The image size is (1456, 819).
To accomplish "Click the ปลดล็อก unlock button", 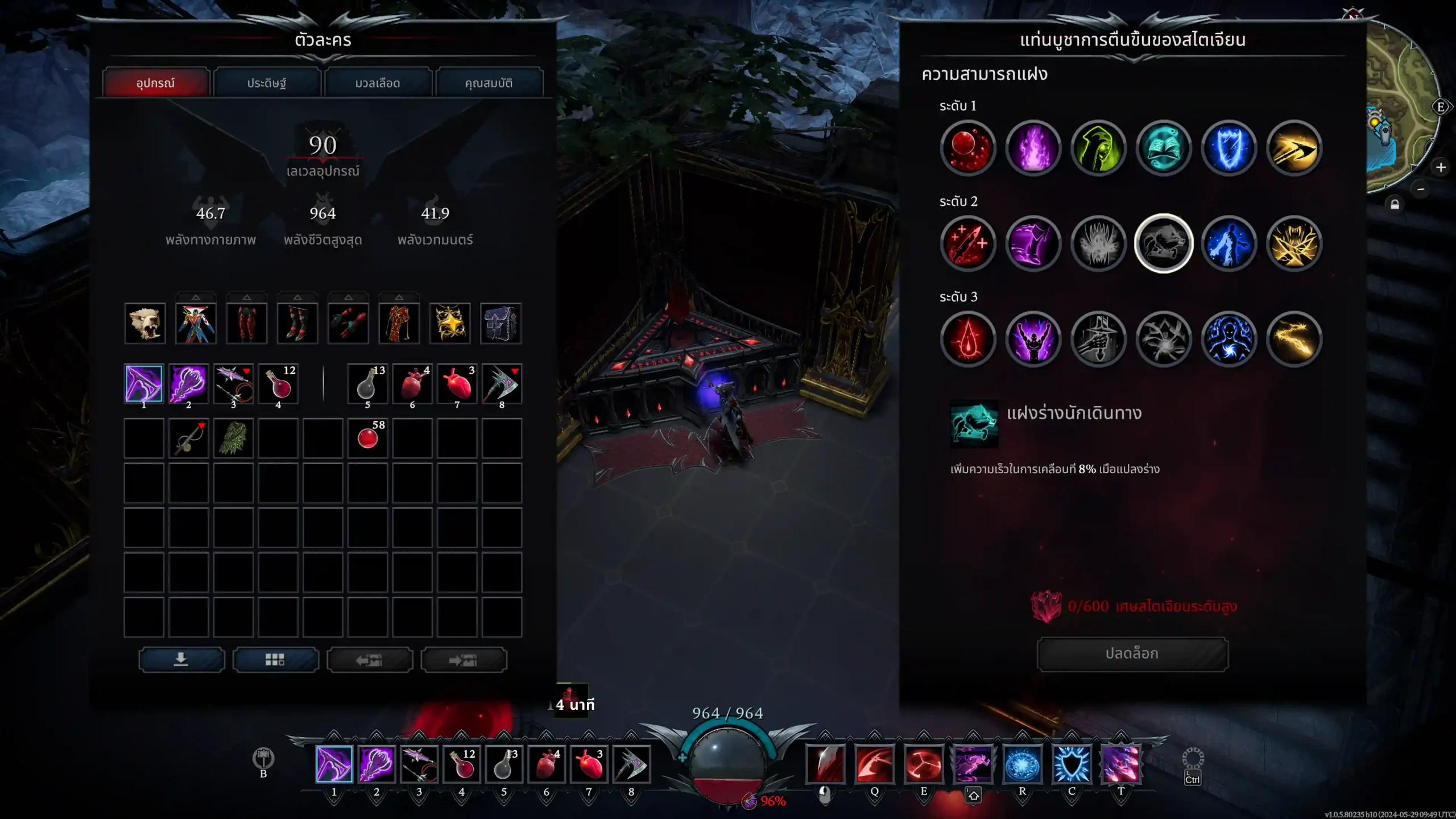I will (1132, 653).
